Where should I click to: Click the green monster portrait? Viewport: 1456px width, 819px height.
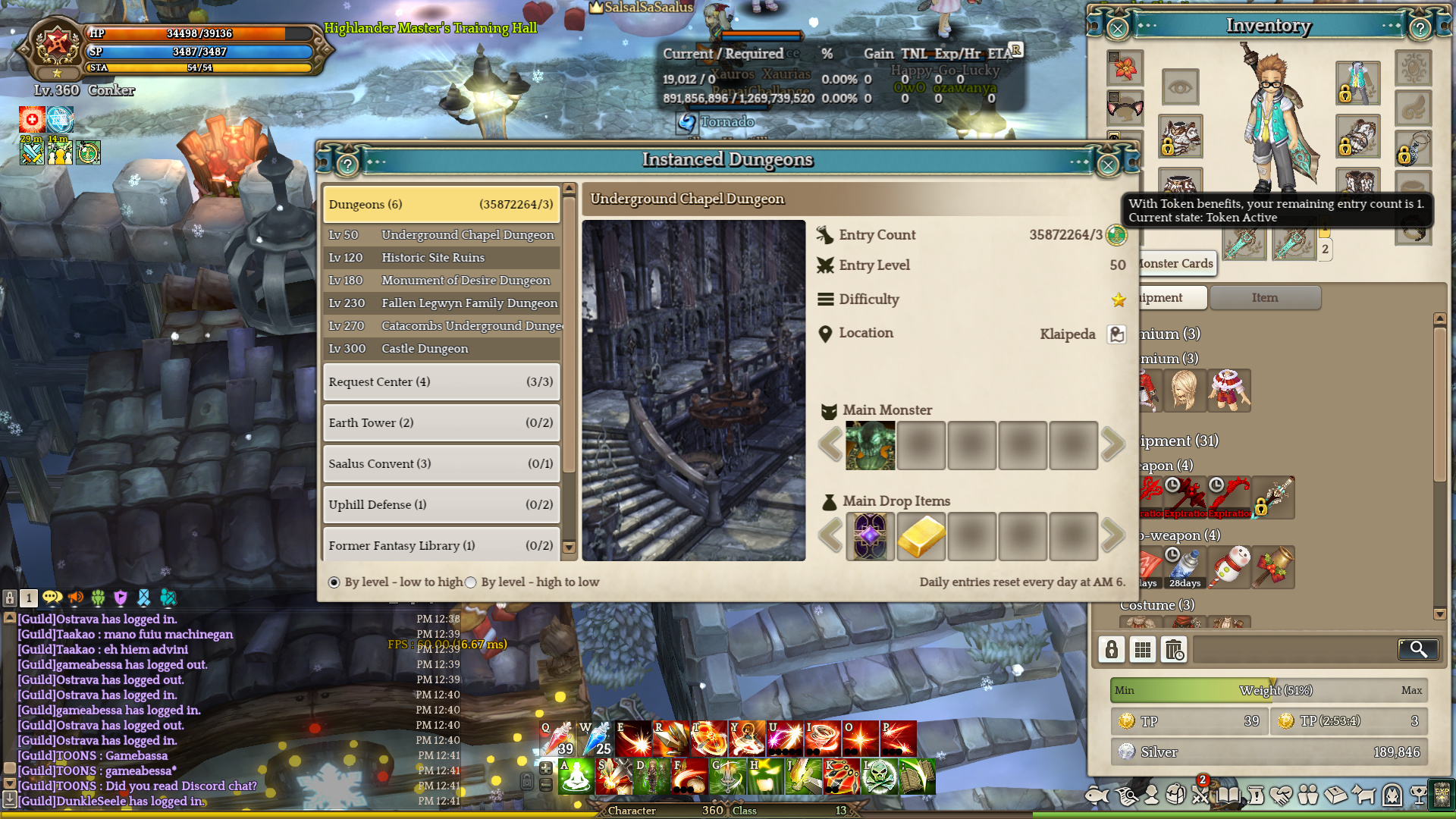click(870, 446)
